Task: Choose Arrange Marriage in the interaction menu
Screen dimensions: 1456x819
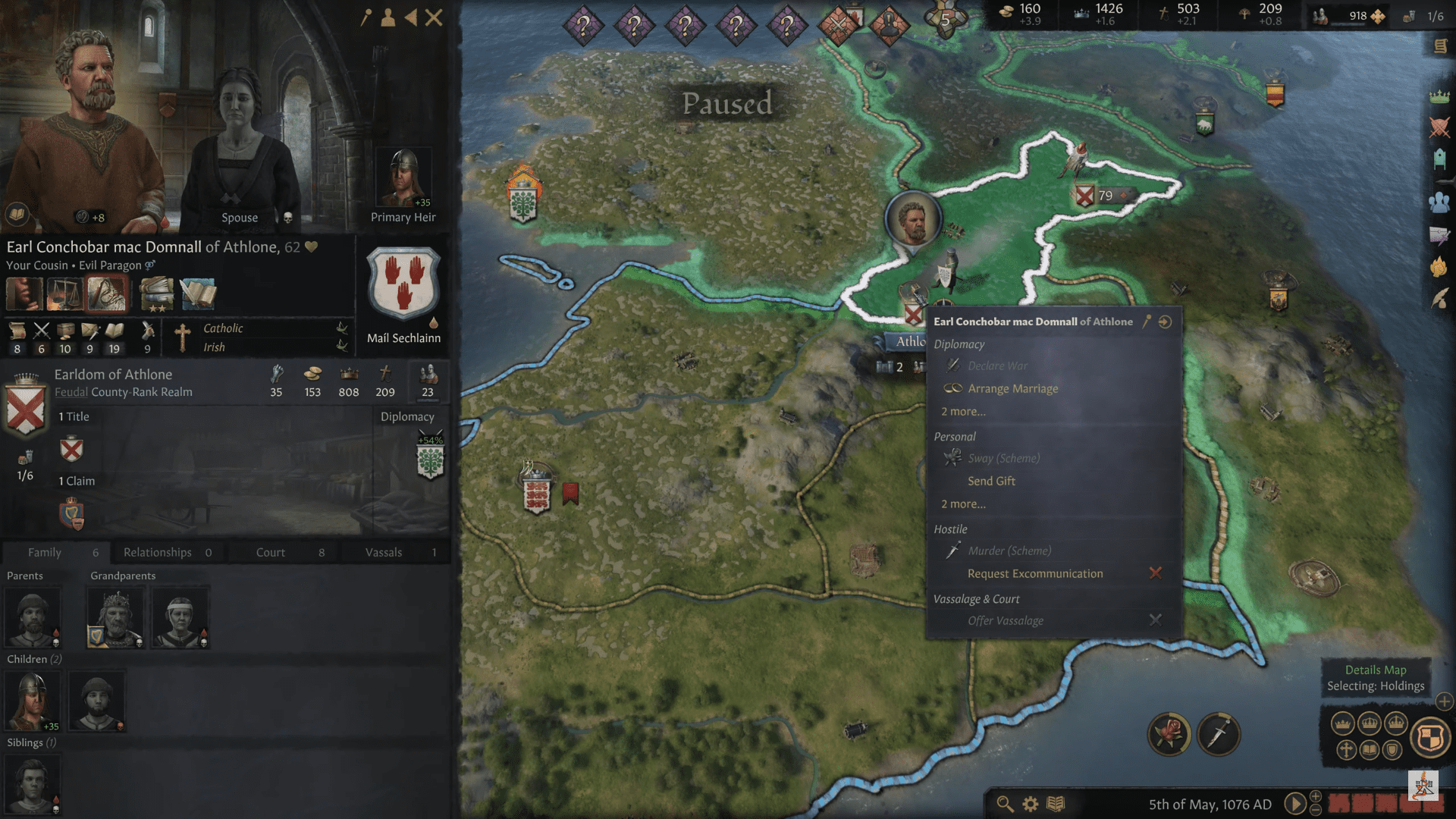Action: tap(1012, 388)
